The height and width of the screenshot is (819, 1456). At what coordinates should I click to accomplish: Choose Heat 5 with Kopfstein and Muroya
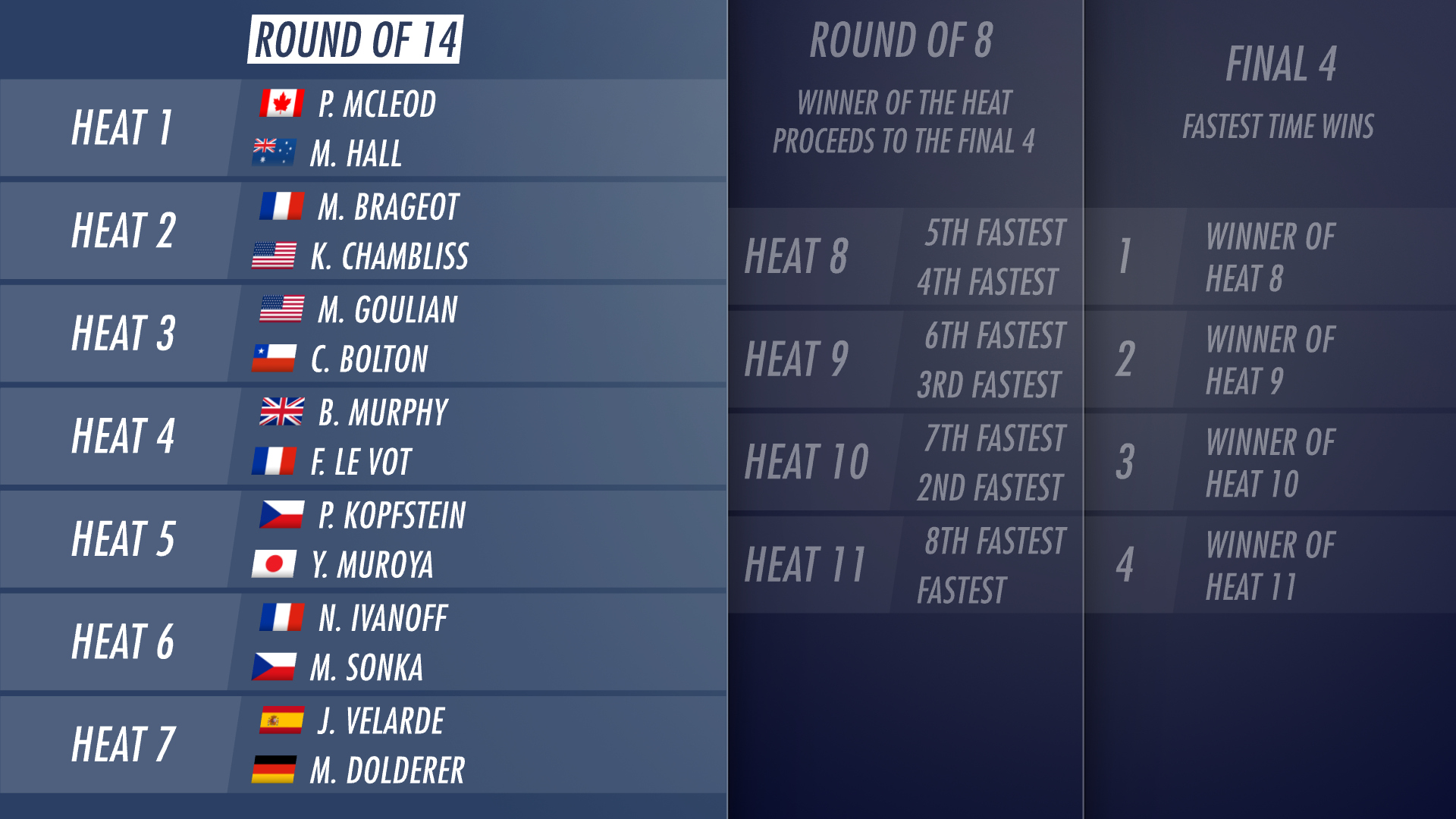362,539
